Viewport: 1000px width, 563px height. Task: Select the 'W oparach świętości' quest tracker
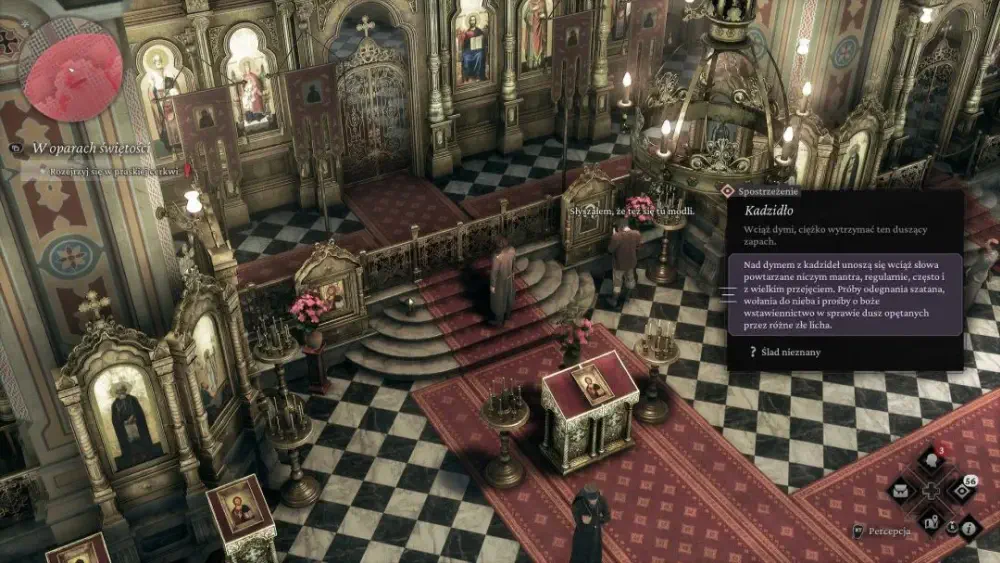90,148
